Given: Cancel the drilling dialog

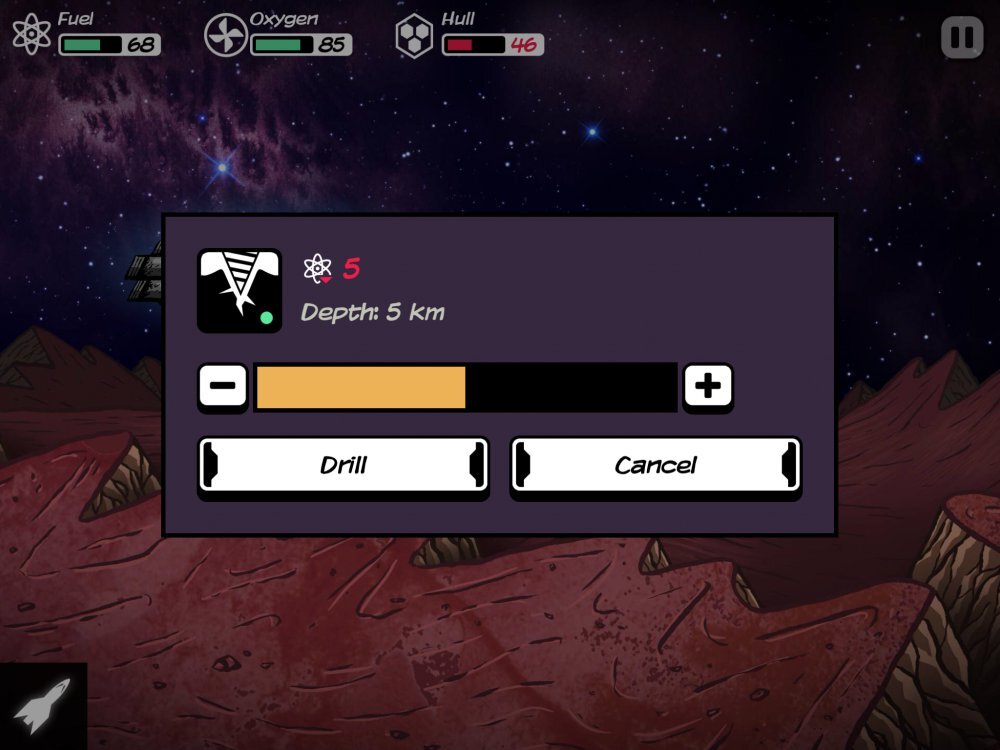Looking at the screenshot, I should 655,465.
